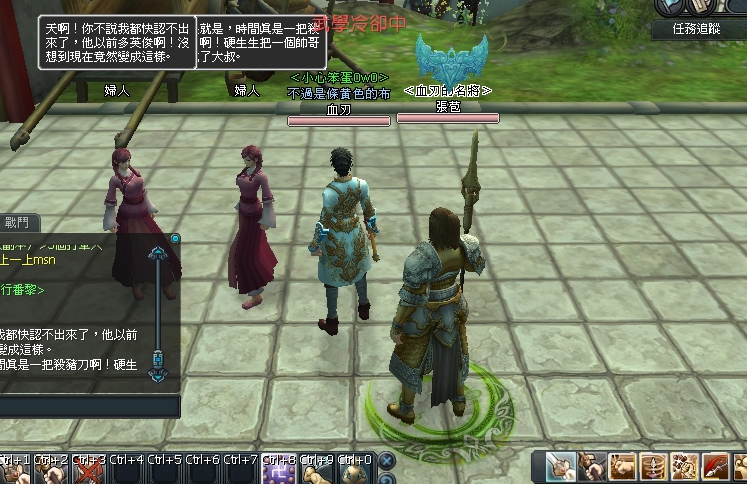Click the chat scrollbar down arrow
Image resolution: width=747 pixels, height=484 pixels.
tap(158, 372)
